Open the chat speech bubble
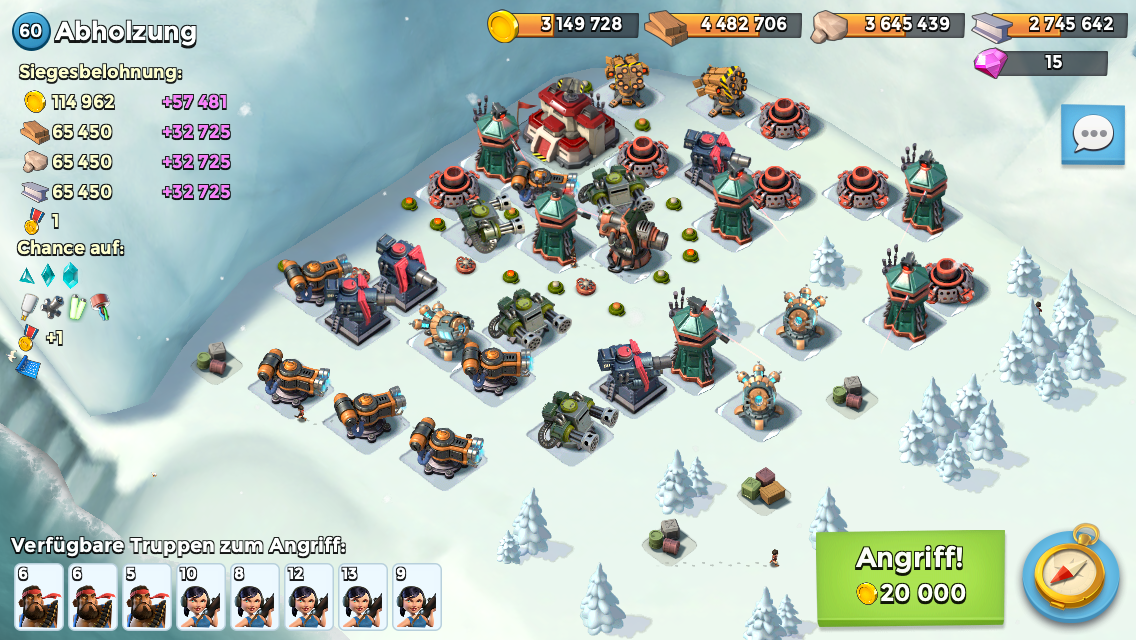This screenshot has width=1136, height=640. pos(1092,134)
